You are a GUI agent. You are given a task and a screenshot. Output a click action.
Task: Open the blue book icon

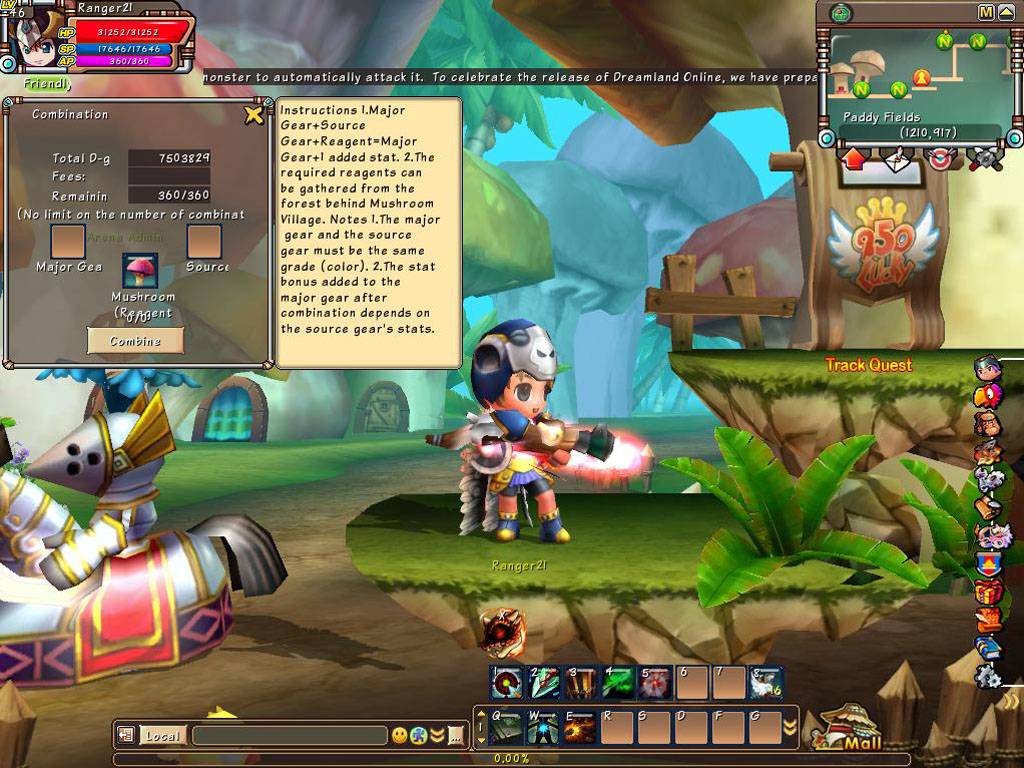[x=989, y=647]
